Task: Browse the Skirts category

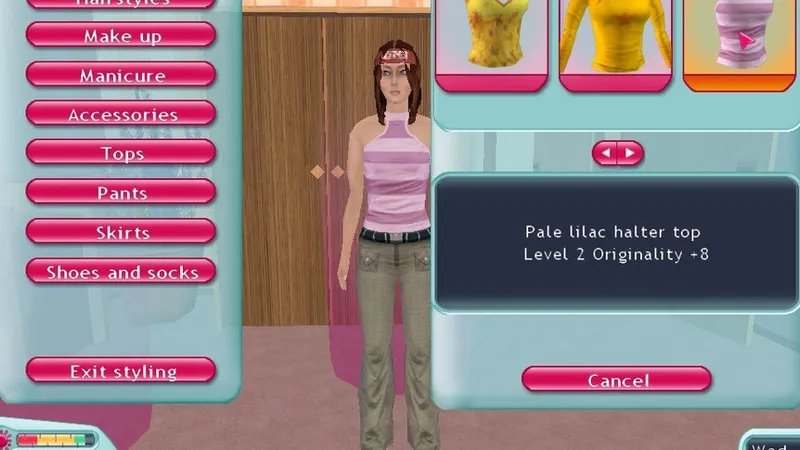Action: [121, 233]
